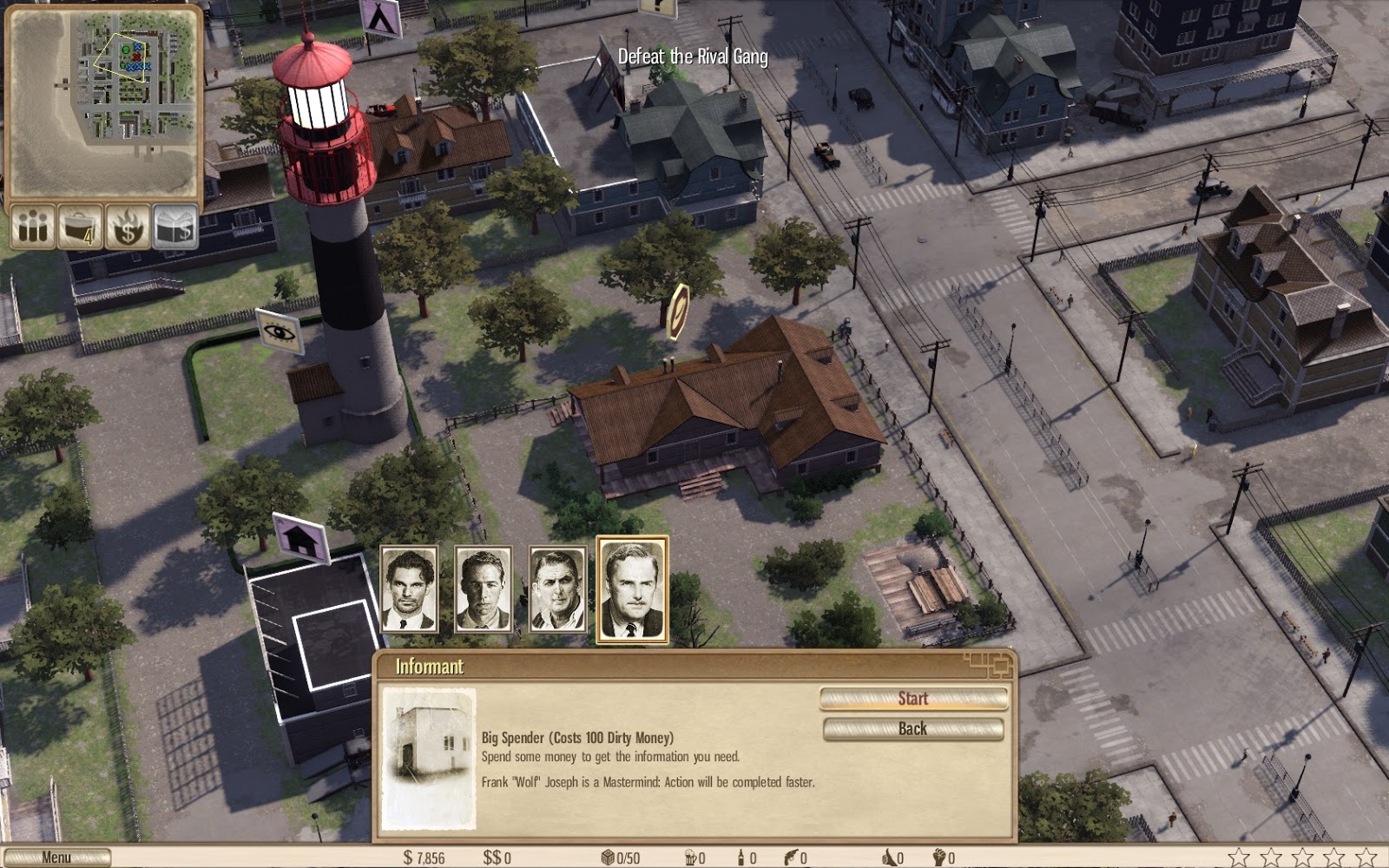This screenshot has width=1389, height=868.
Task: Open the ledger book with dollar icon
Action: [x=174, y=227]
